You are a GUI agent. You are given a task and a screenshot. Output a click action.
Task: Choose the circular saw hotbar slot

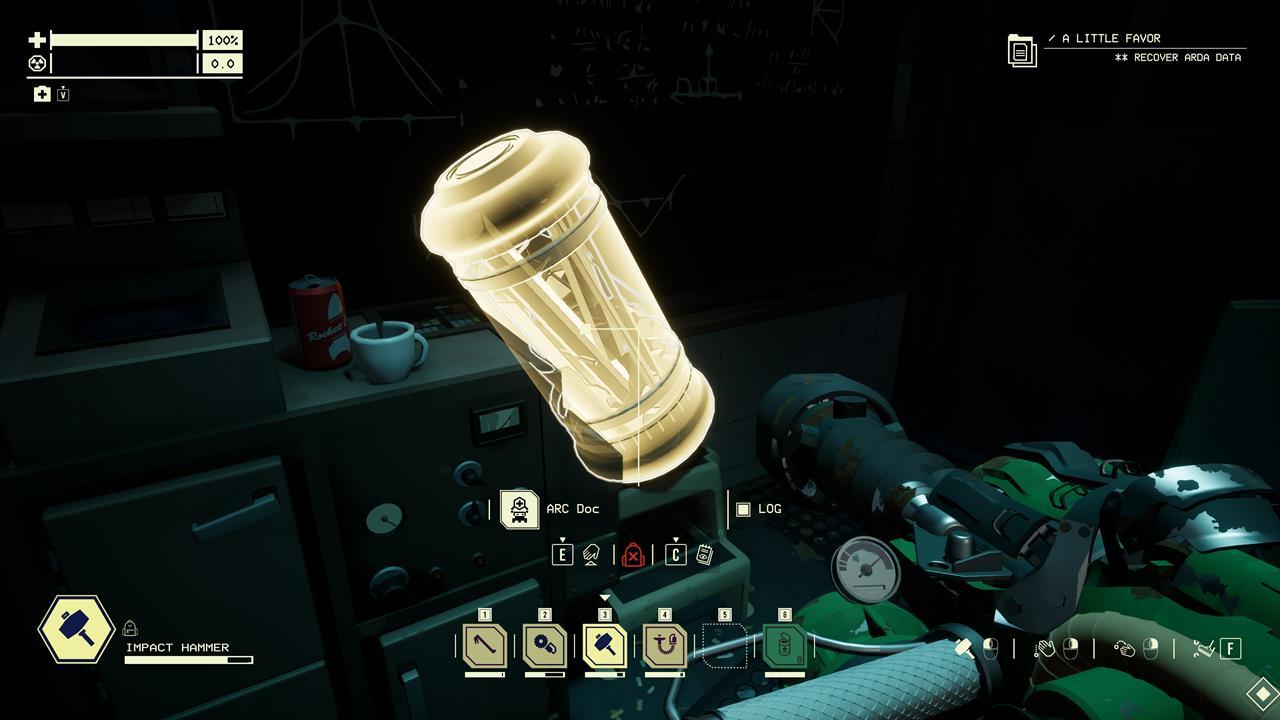[x=545, y=646]
